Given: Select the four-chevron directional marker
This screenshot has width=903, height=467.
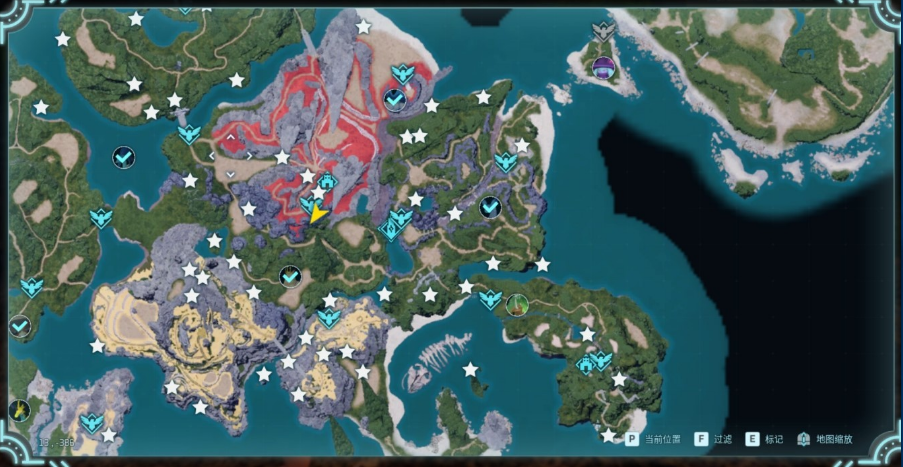Looking at the screenshot, I should (231, 155).
